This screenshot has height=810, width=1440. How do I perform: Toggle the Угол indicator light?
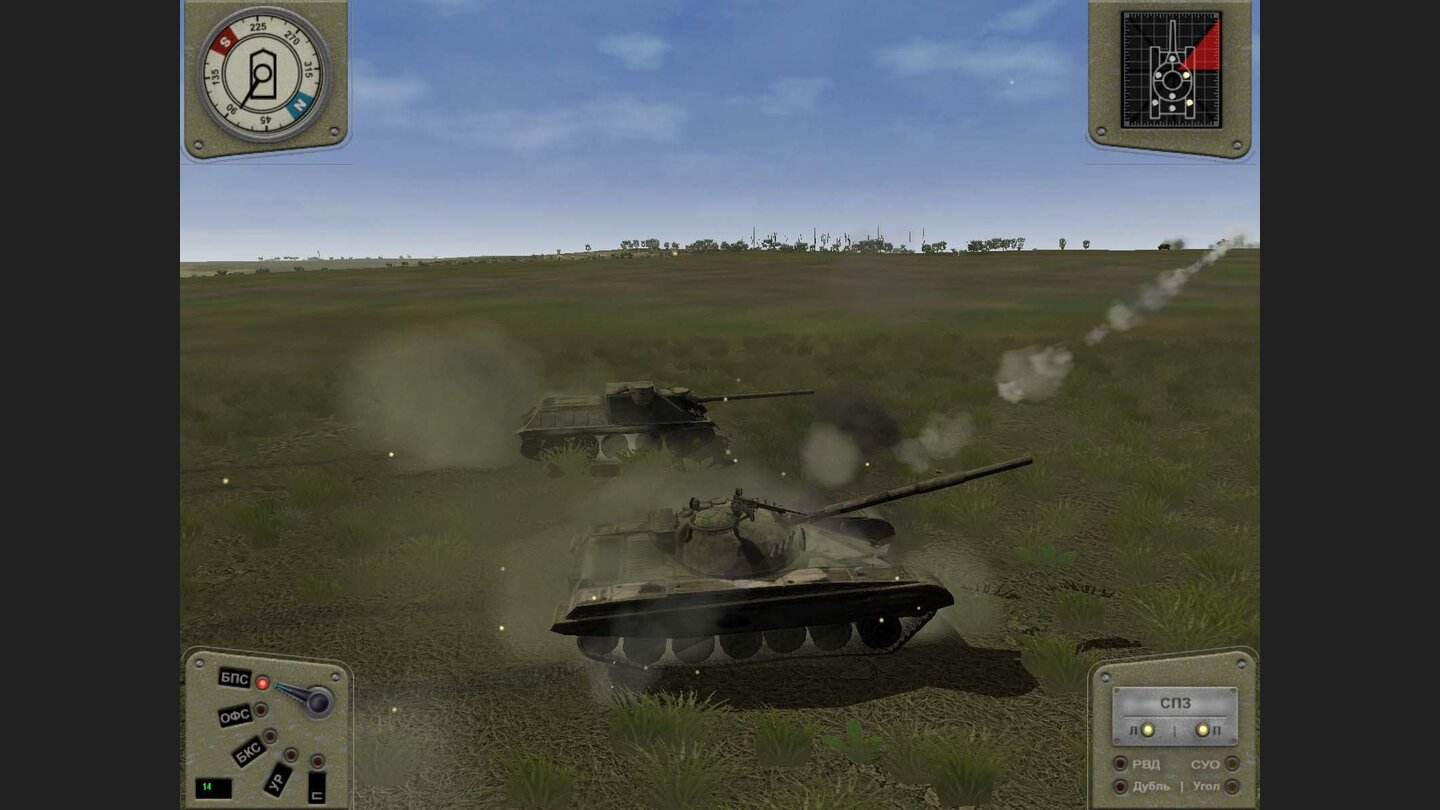click(1231, 786)
